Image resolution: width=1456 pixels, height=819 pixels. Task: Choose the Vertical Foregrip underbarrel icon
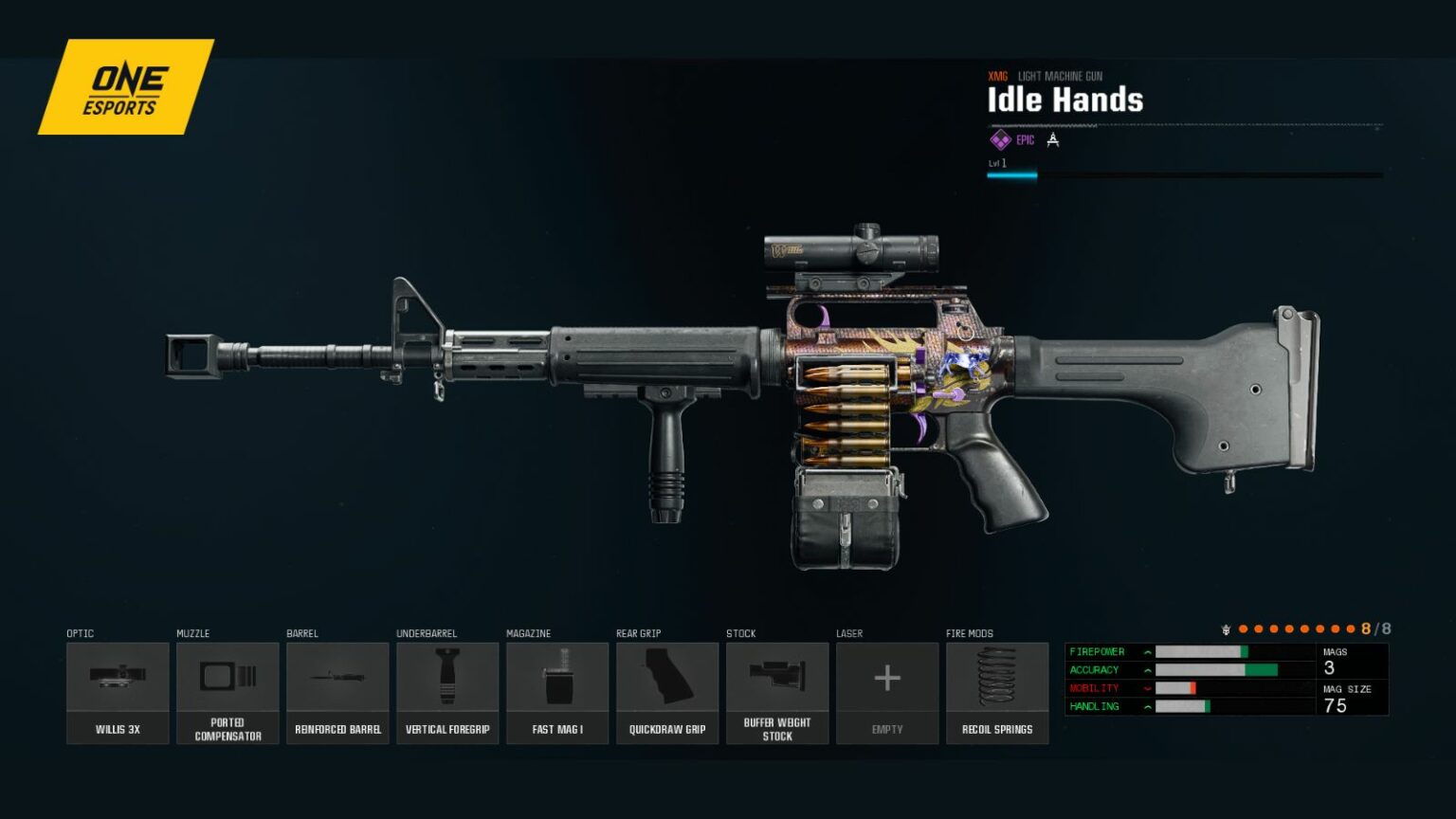447,678
